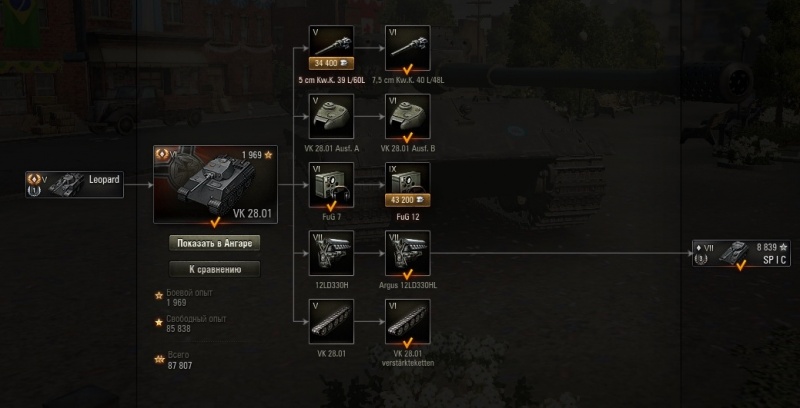
Task: Pick the Argus 12LD330HL engine module
Action: (407, 252)
